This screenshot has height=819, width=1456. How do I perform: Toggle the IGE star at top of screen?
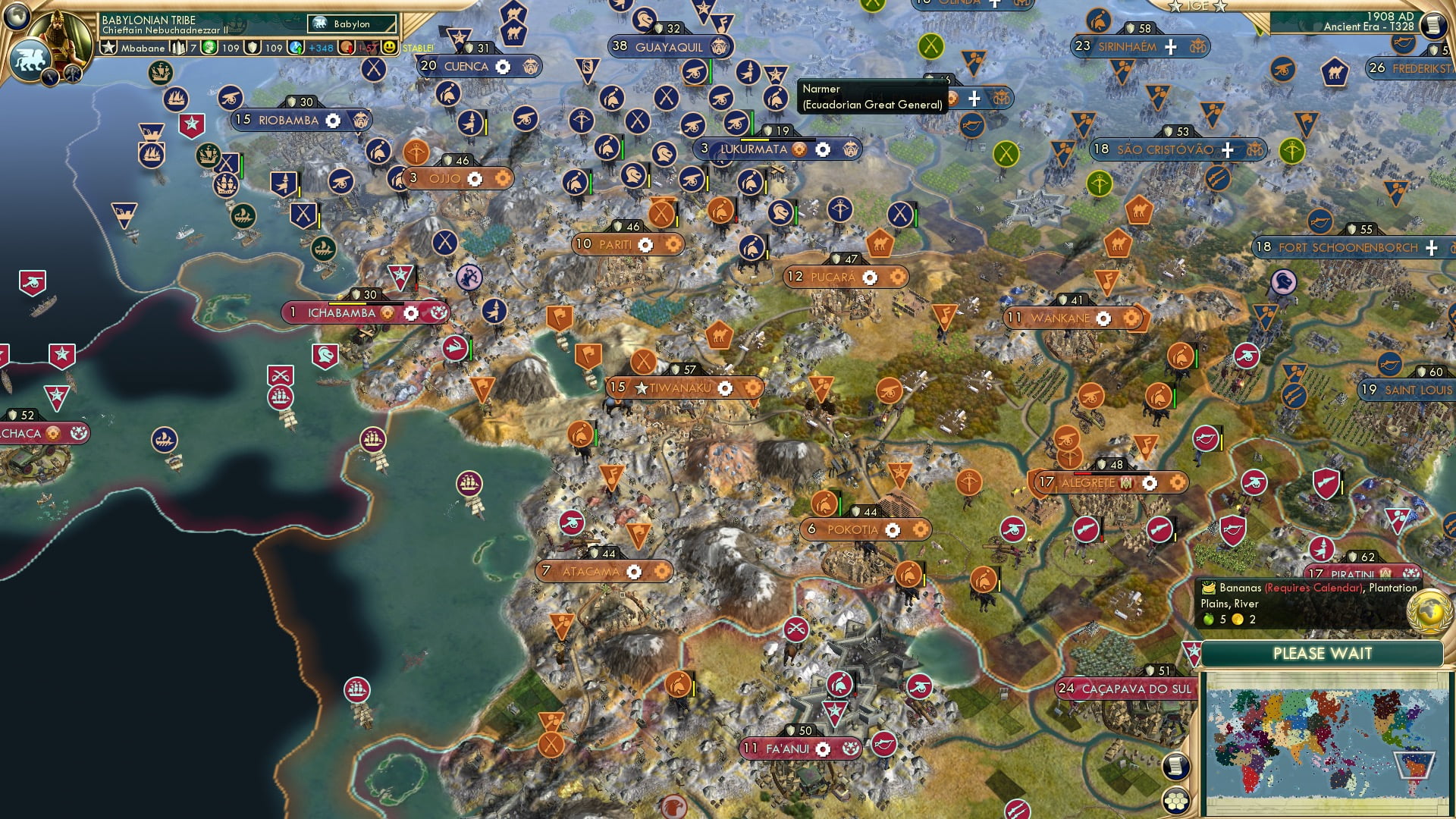point(1175,8)
